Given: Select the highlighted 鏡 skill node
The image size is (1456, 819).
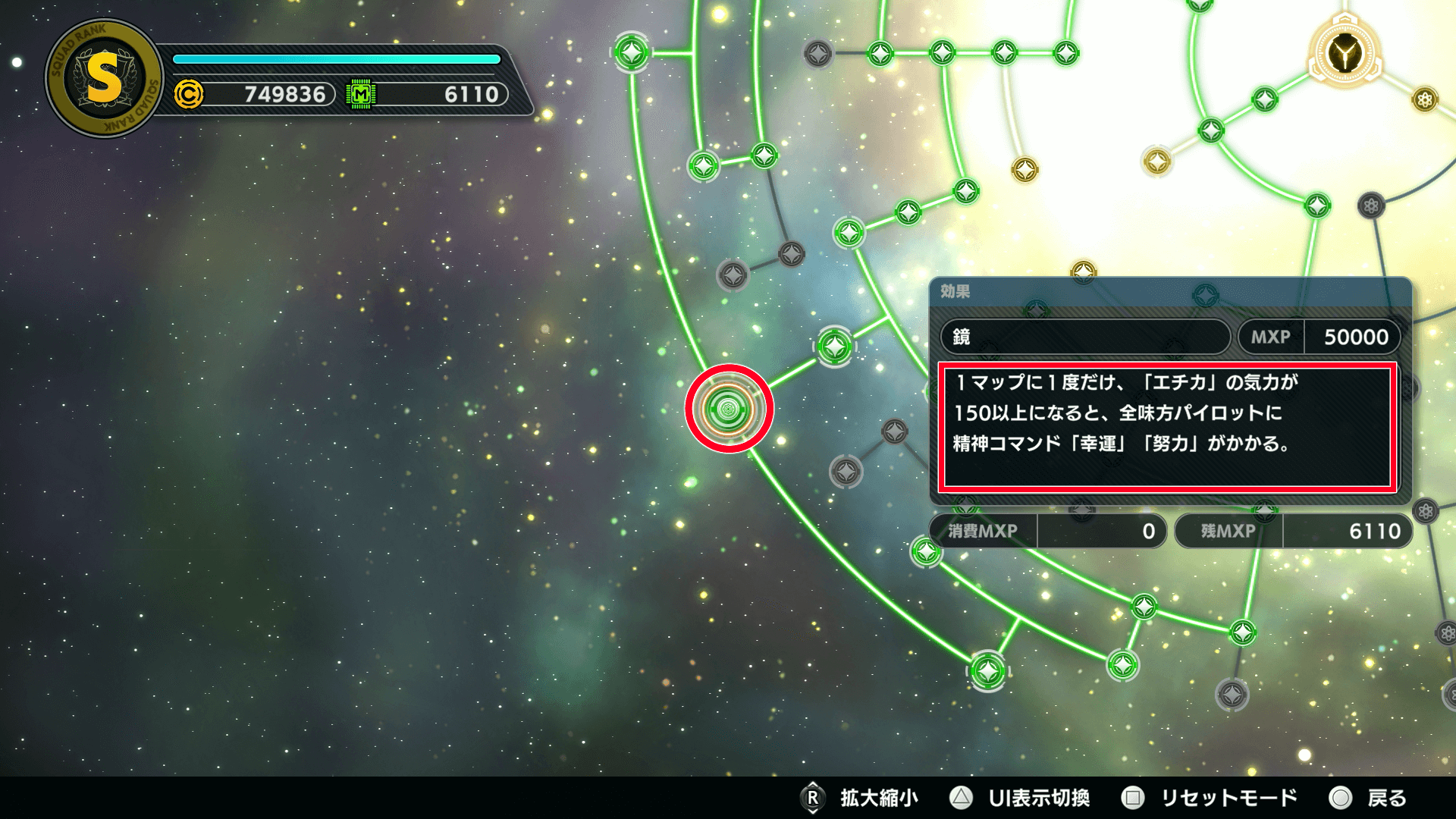Looking at the screenshot, I should (728, 409).
